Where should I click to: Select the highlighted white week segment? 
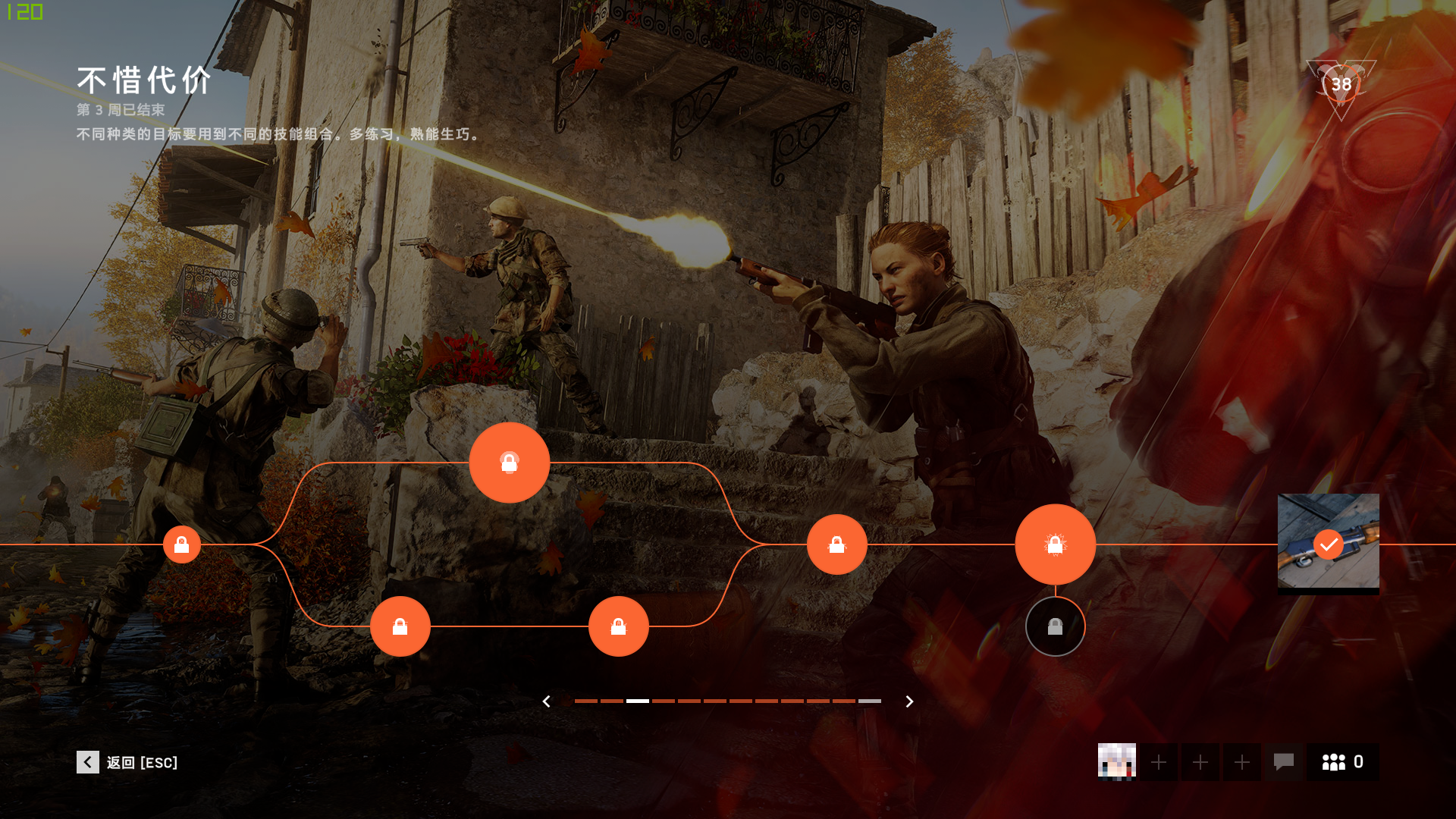pos(638,701)
